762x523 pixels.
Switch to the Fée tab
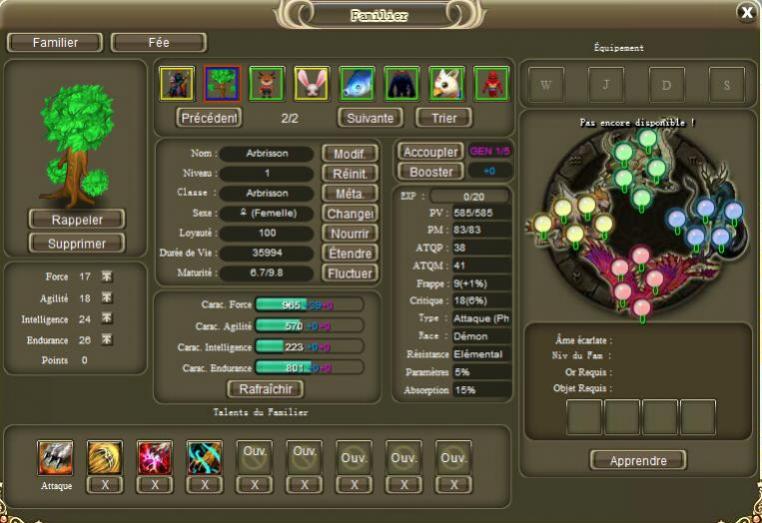click(x=158, y=43)
